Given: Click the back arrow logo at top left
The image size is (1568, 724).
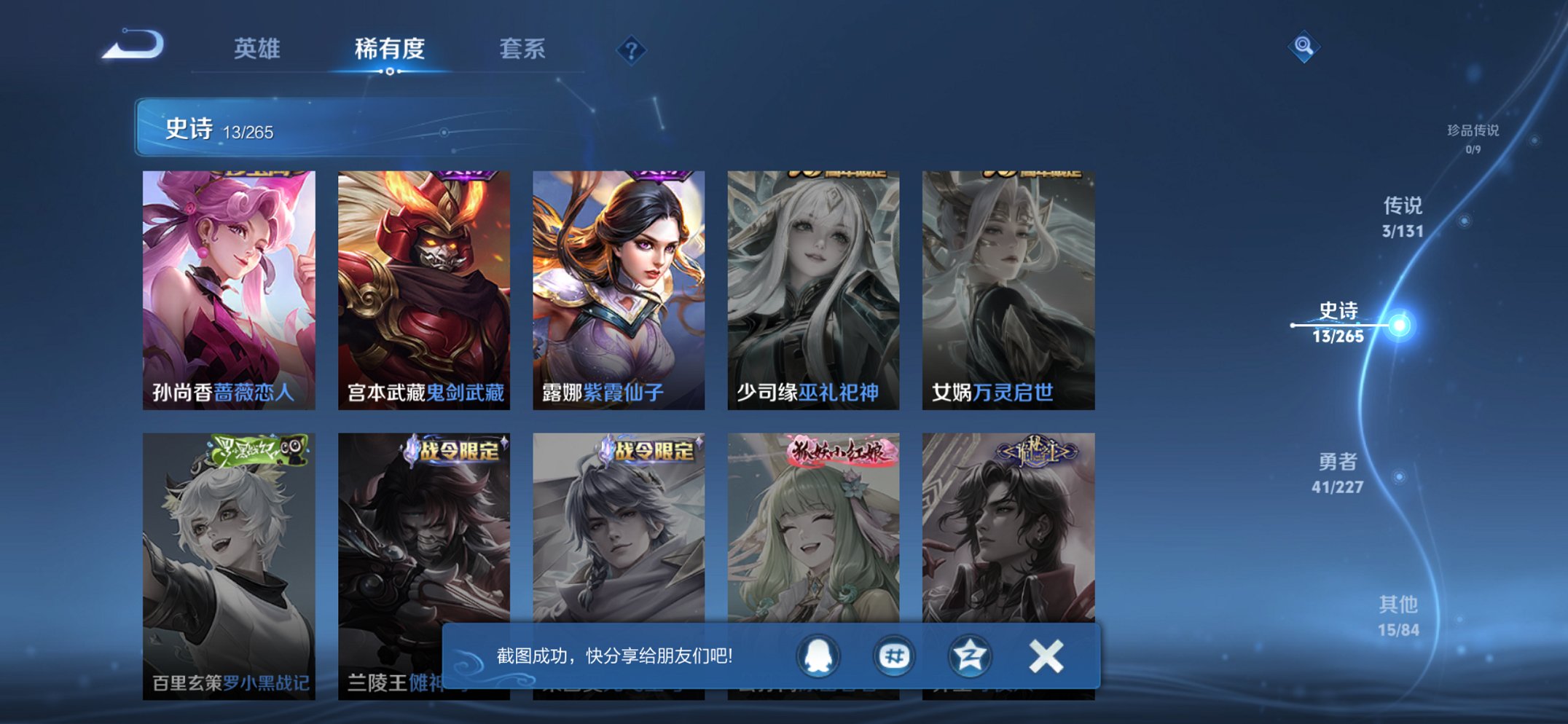Looking at the screenshot, I should pyautogui.click(x=134, y=47).
